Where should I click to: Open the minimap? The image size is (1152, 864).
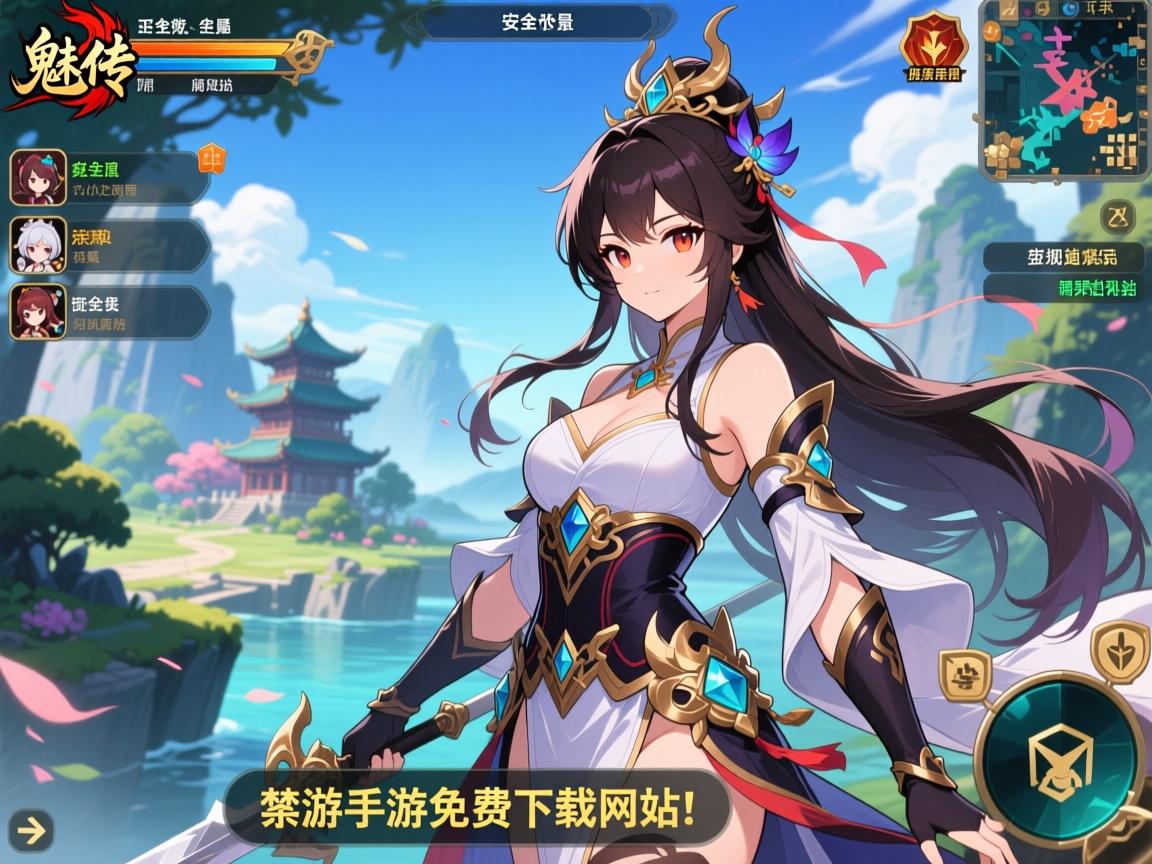point(1064,90)
